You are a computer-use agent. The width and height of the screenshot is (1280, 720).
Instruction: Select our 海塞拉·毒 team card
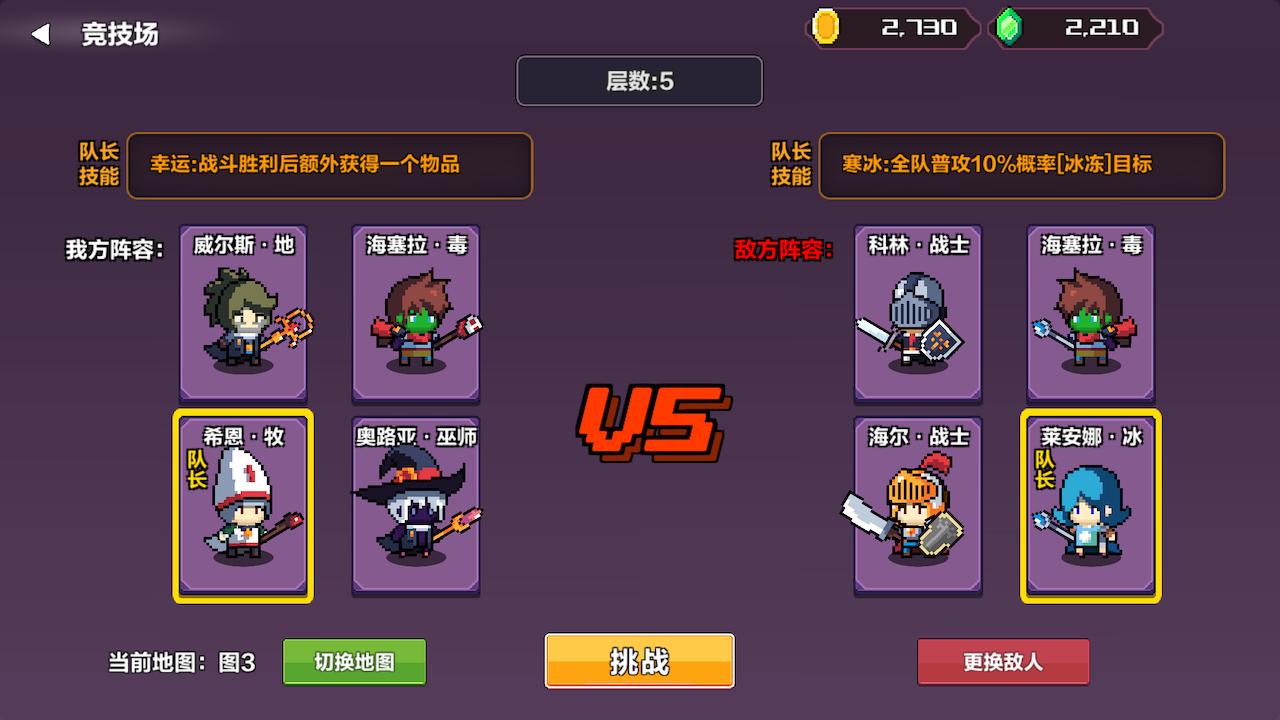(415, 313)
